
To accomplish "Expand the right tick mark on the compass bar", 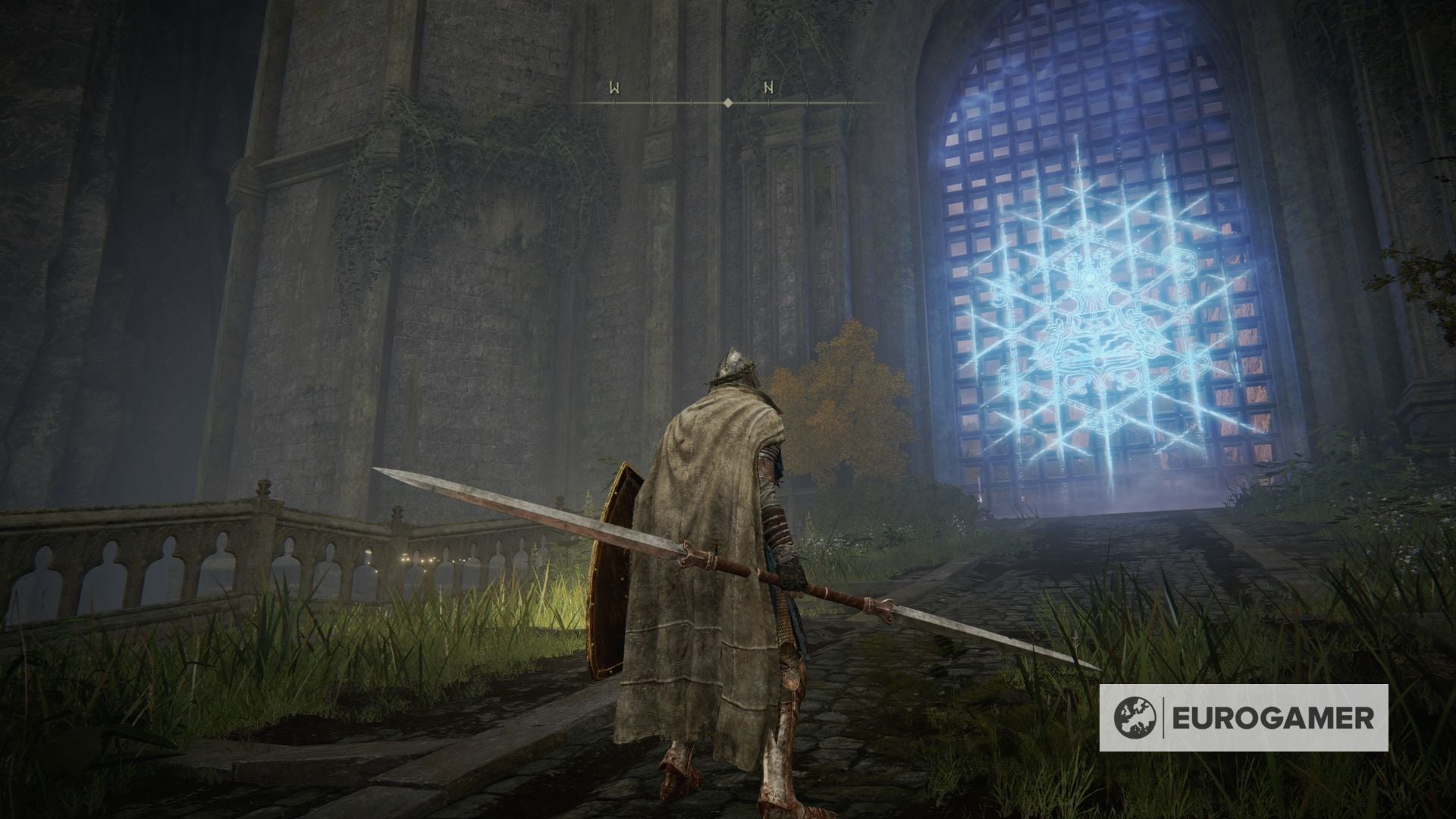I will click(846, 102).
